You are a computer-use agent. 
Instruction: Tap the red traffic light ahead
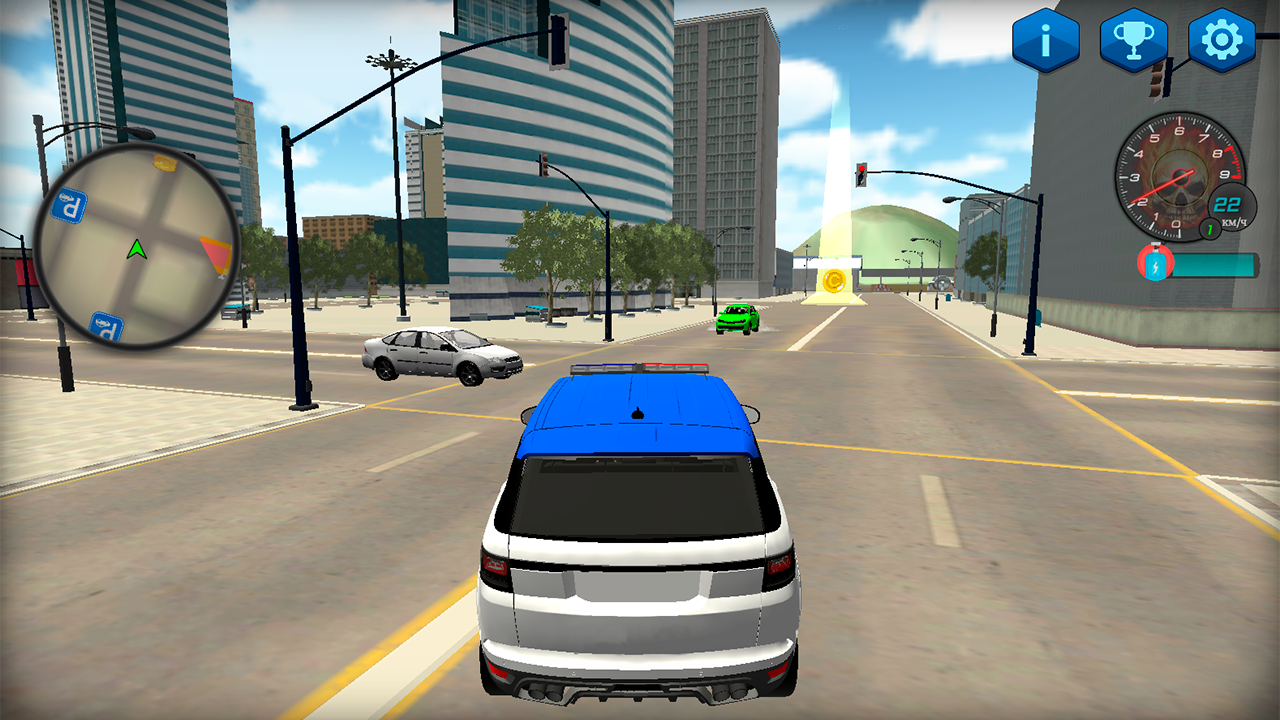pyautogui.click(x=860, y=170)
